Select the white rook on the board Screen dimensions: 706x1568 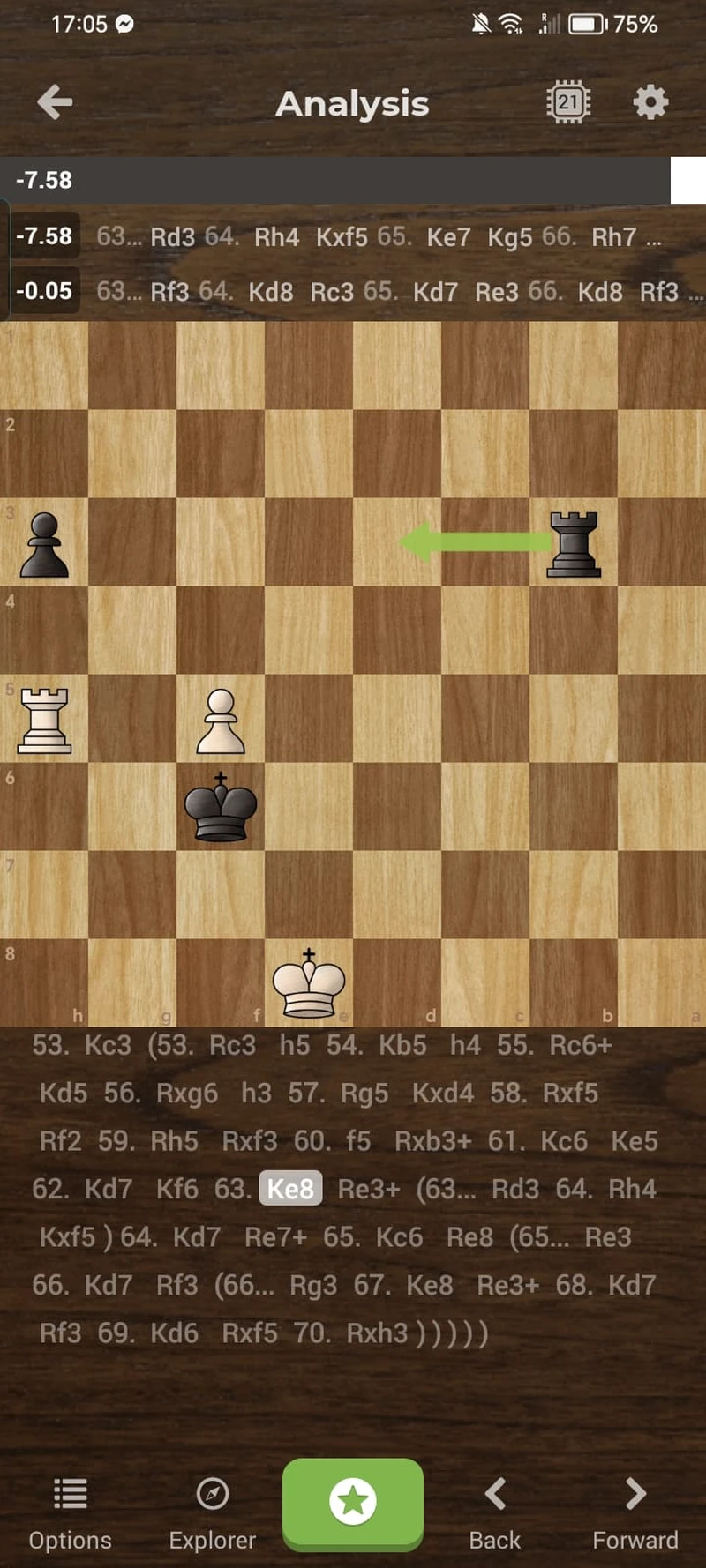pyautogui.click(x=44, y=720)
